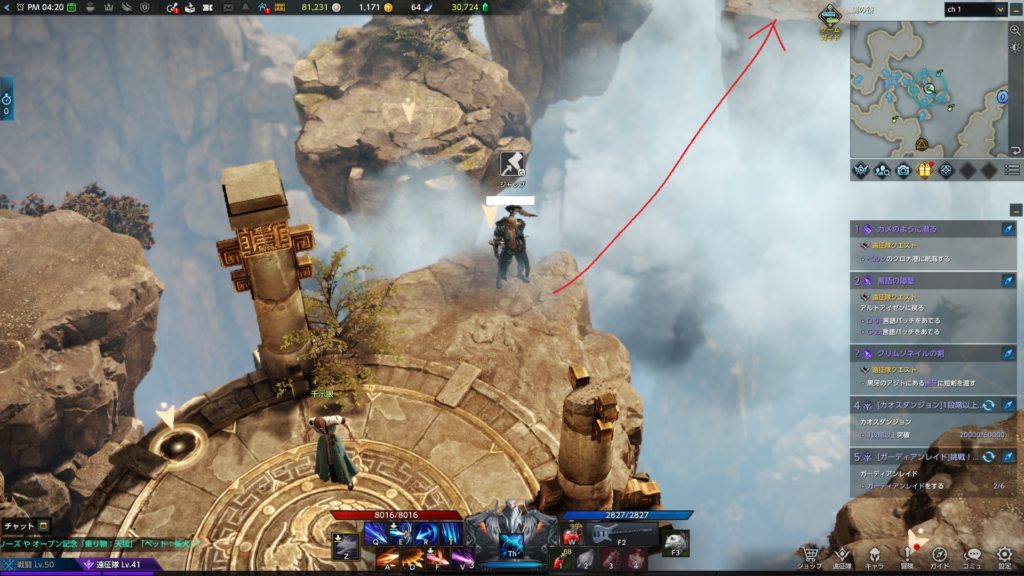Open the chat (チャット) panel toggle
The width and height of the screenshot is (1024, 576).
pos(24,525)
